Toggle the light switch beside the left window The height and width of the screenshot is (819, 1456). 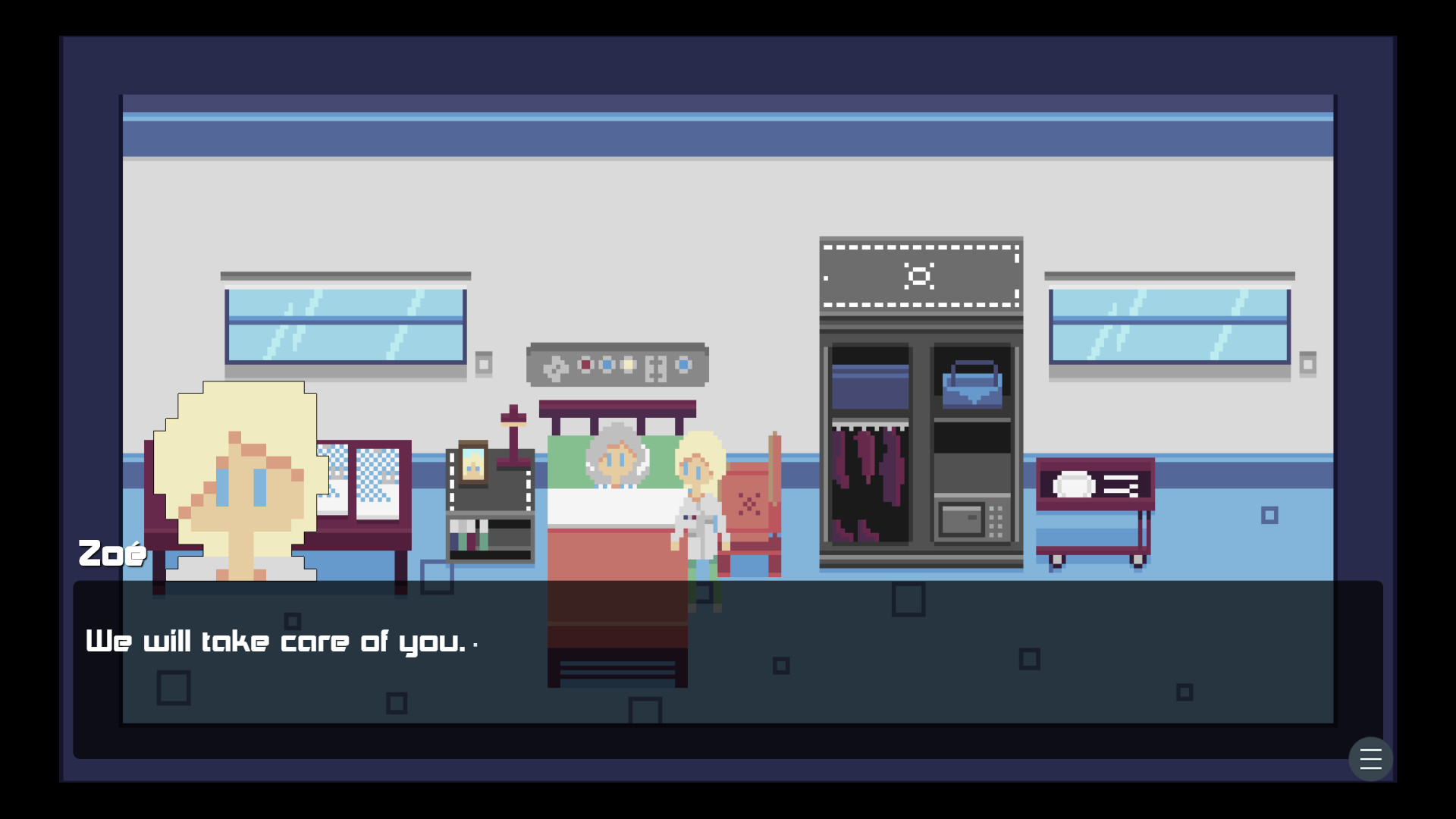click(485, 364)
